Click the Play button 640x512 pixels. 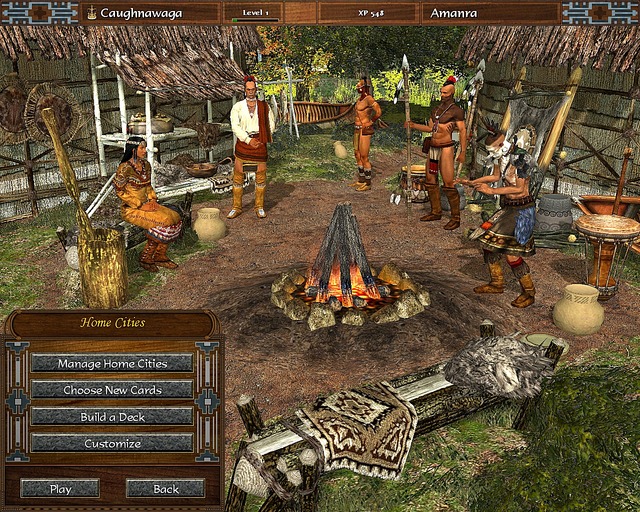click(60, 489)
